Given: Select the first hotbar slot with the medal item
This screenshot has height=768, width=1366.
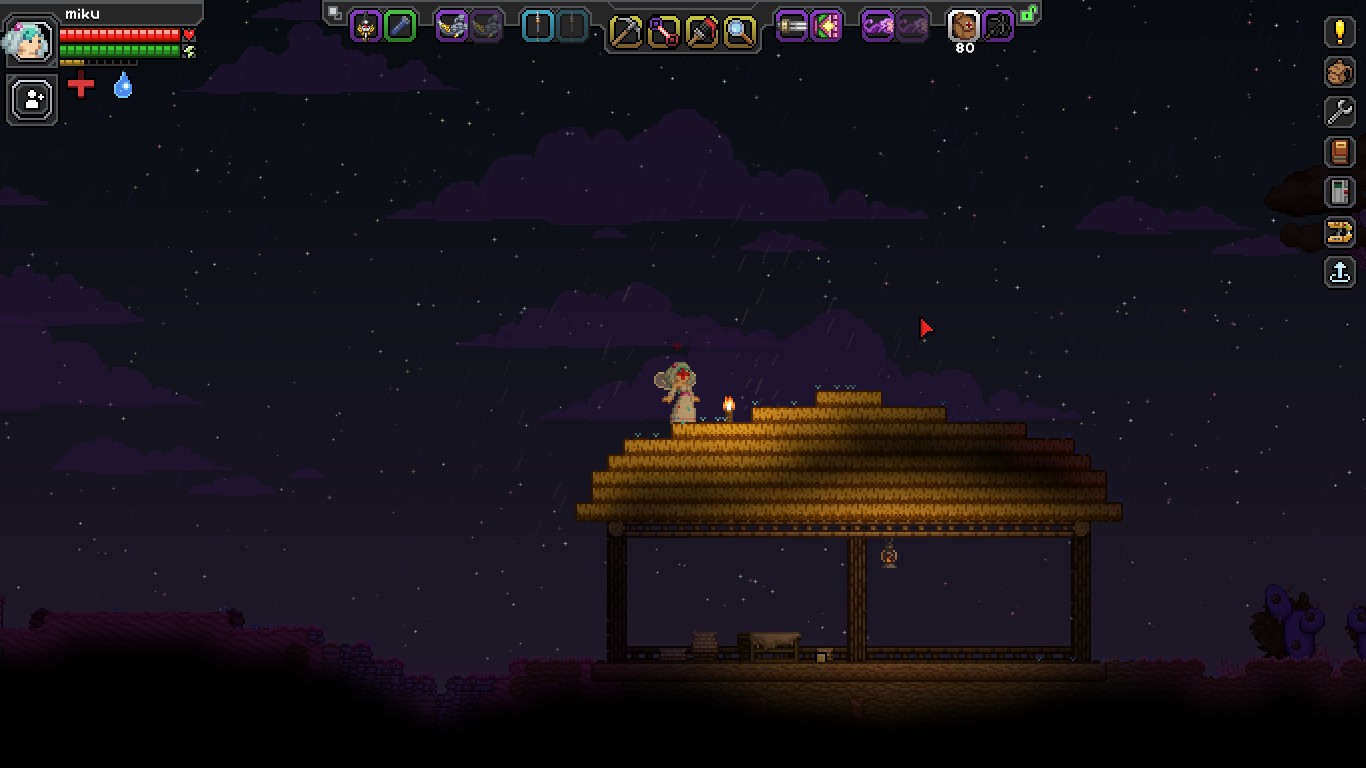Looking at the screenshot, I should [x=366, y=26].
